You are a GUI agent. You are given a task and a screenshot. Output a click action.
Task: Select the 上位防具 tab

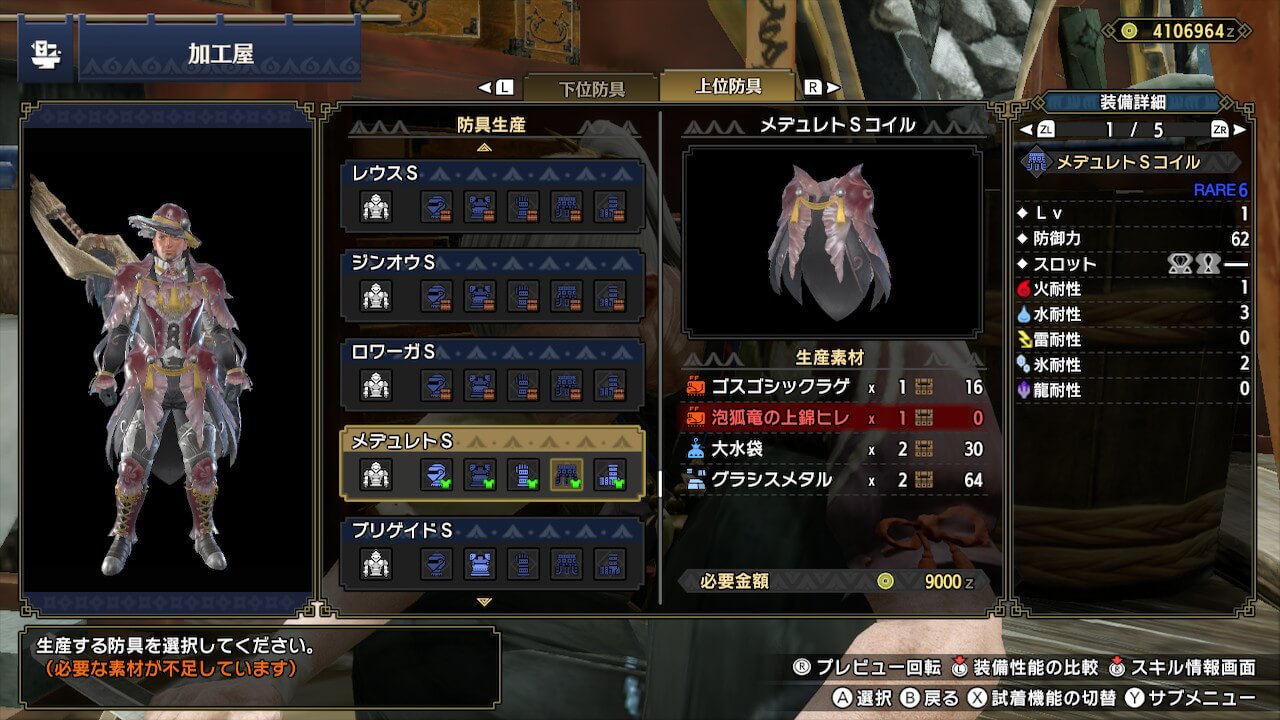(728, 86)
